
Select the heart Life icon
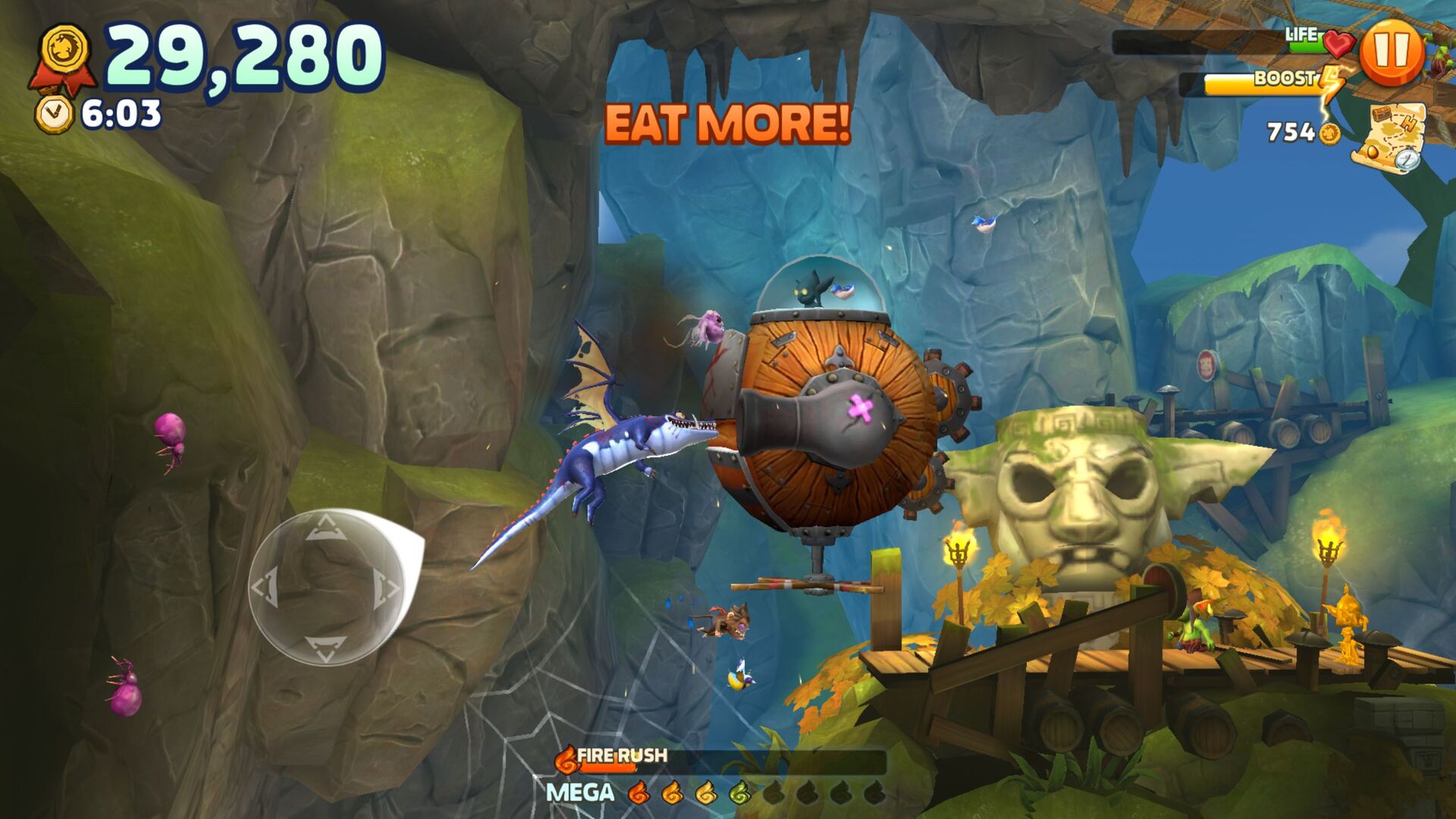(1340, 44)
